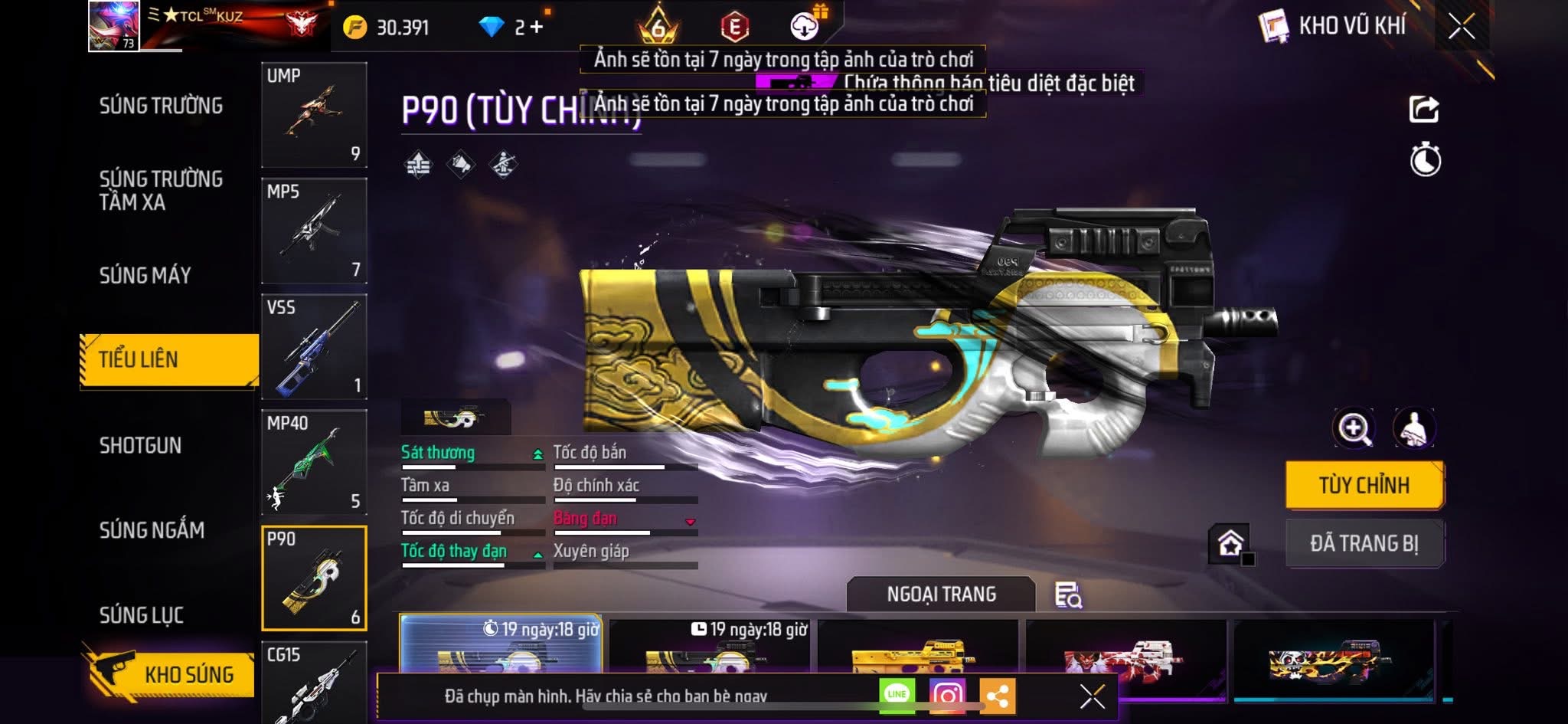Open the Ngoại Trang skins tab

coord(941,594)
